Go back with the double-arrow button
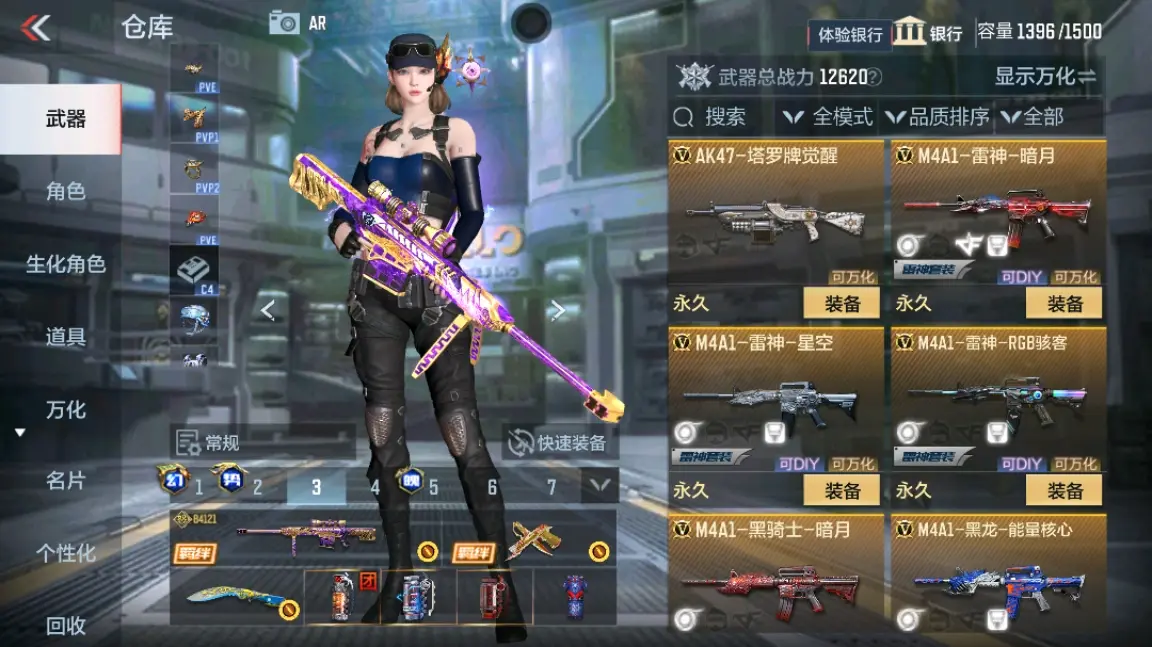The image size is (1152, 647). click(x=36, y=27)
